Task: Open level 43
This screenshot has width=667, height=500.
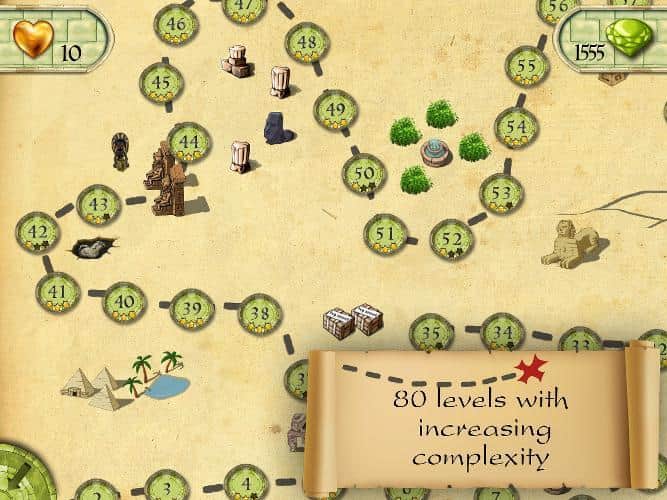Action: tap(98, 205)
